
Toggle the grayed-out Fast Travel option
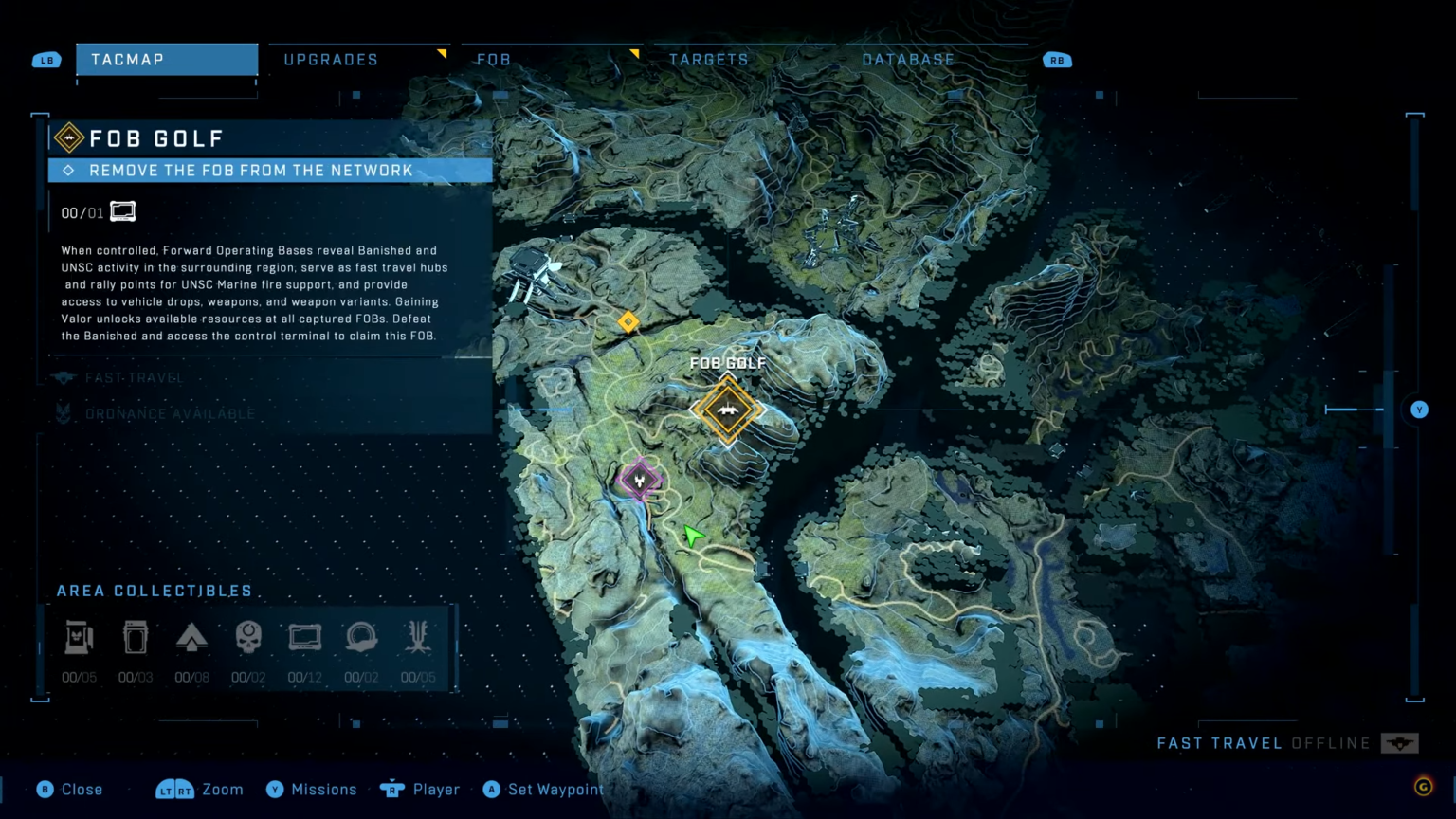pos(133,377)
